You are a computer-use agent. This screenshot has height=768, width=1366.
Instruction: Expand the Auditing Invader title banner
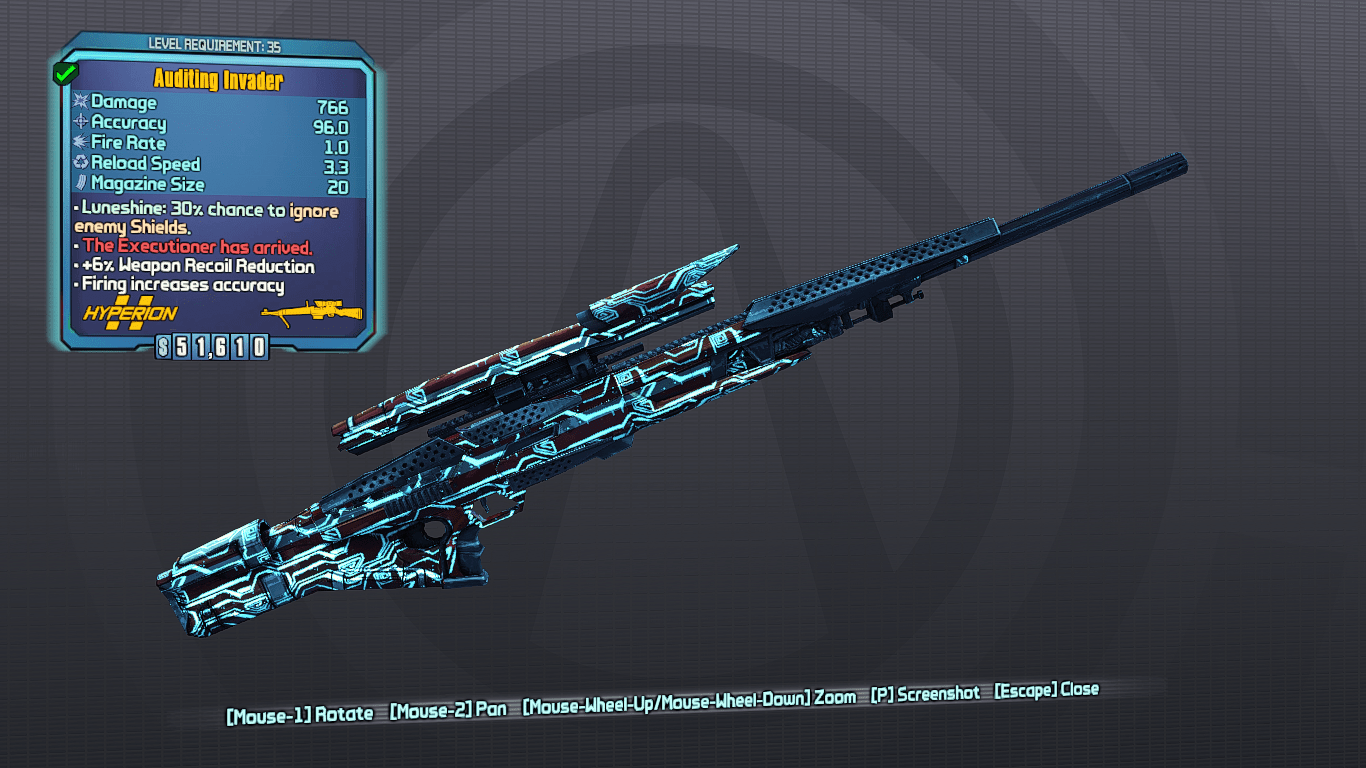point(220,79)
